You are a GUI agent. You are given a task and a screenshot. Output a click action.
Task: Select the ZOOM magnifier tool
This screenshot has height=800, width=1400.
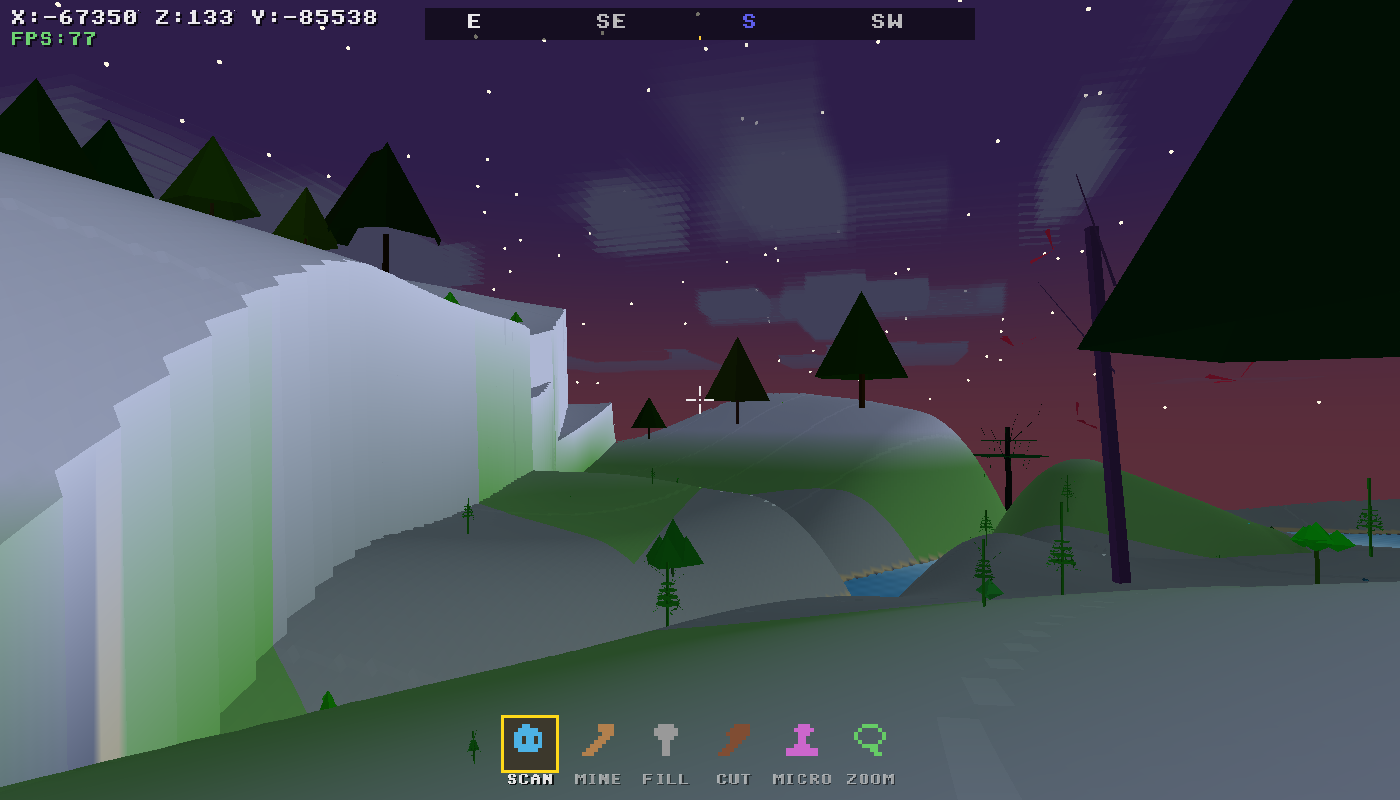(870, 741)
